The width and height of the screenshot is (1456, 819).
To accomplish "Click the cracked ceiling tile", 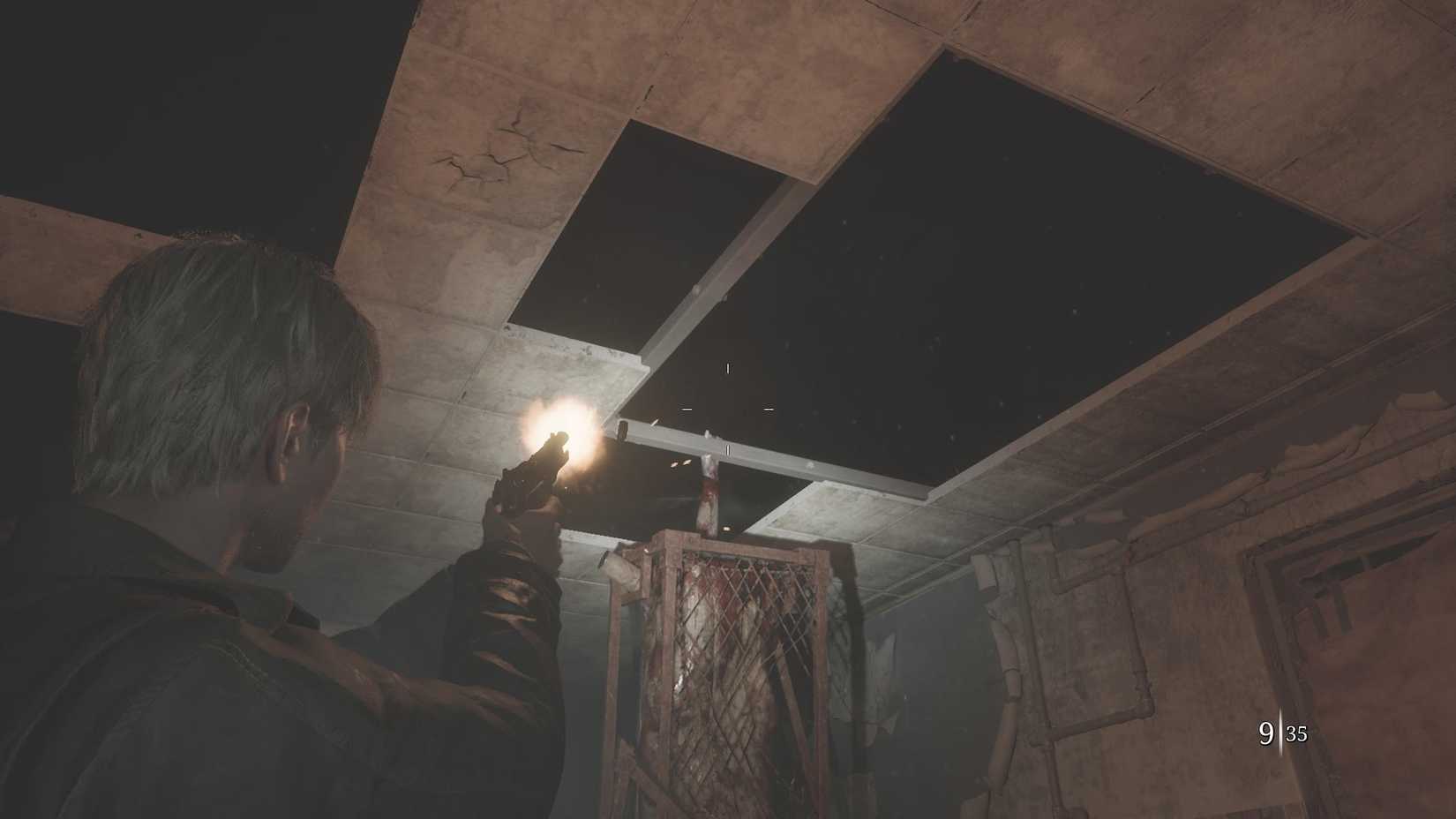I will [x=499, y=154].
